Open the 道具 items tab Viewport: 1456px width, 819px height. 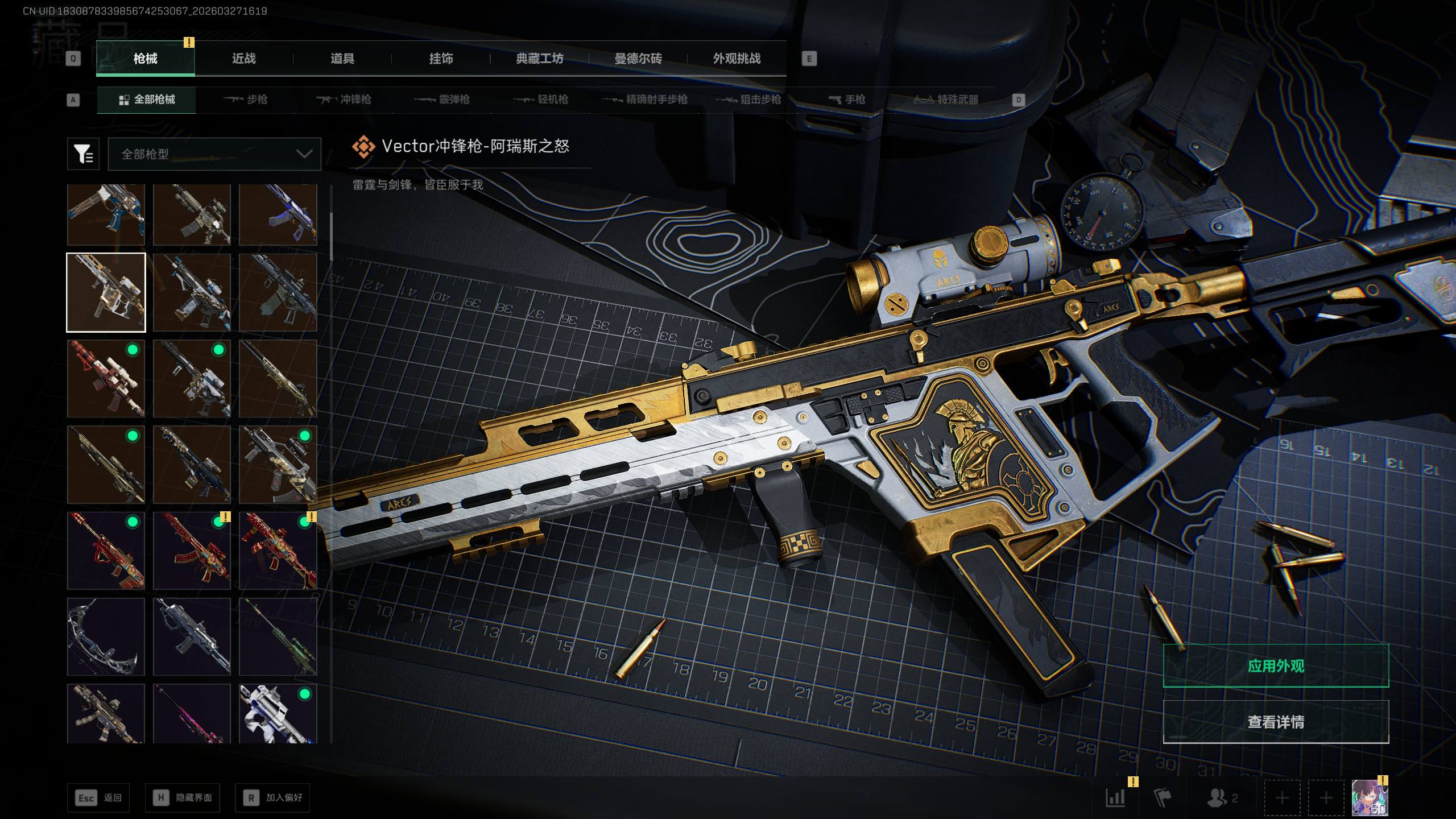tap(342, 59)
